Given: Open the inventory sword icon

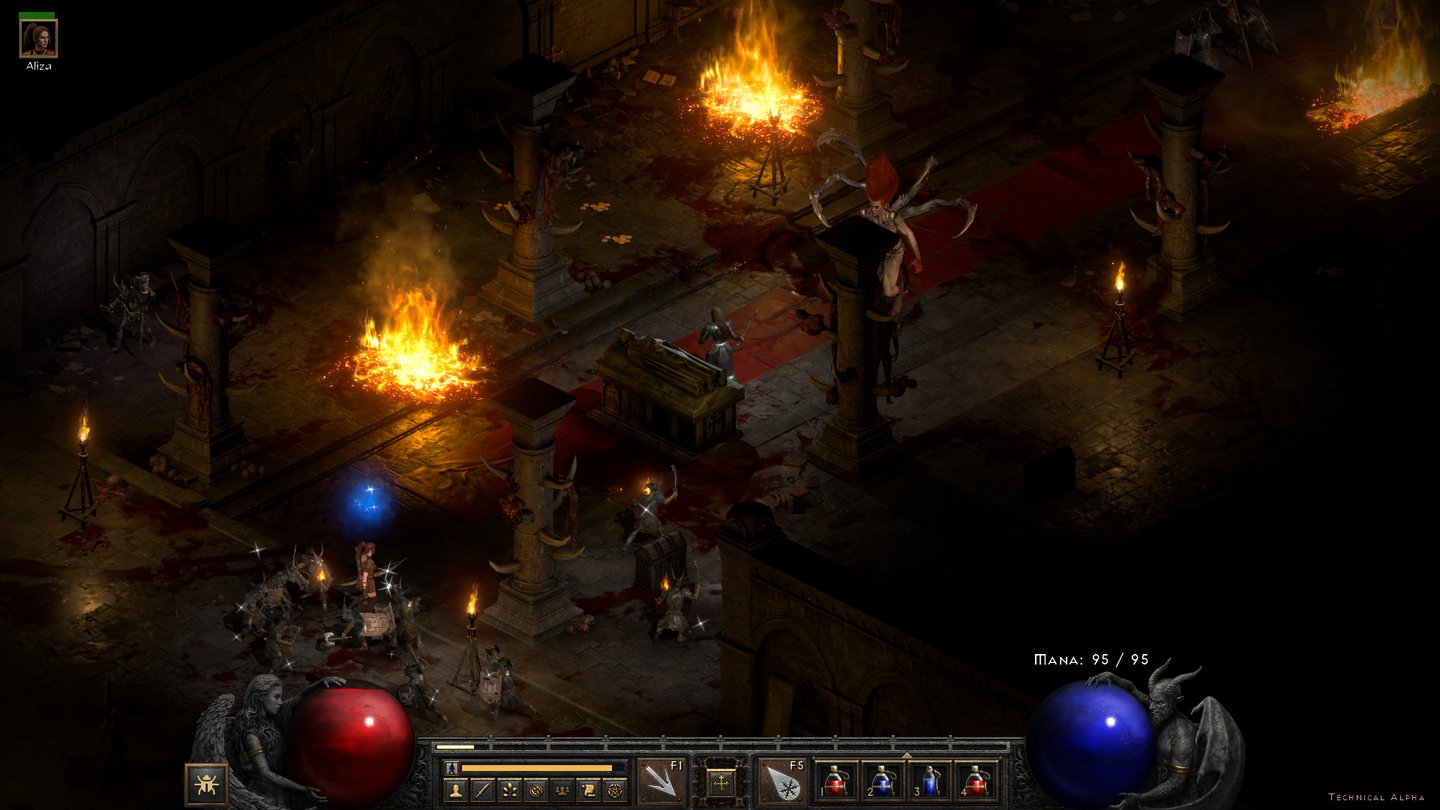Looking at the screenshot, I should click(x=482, y=789).
